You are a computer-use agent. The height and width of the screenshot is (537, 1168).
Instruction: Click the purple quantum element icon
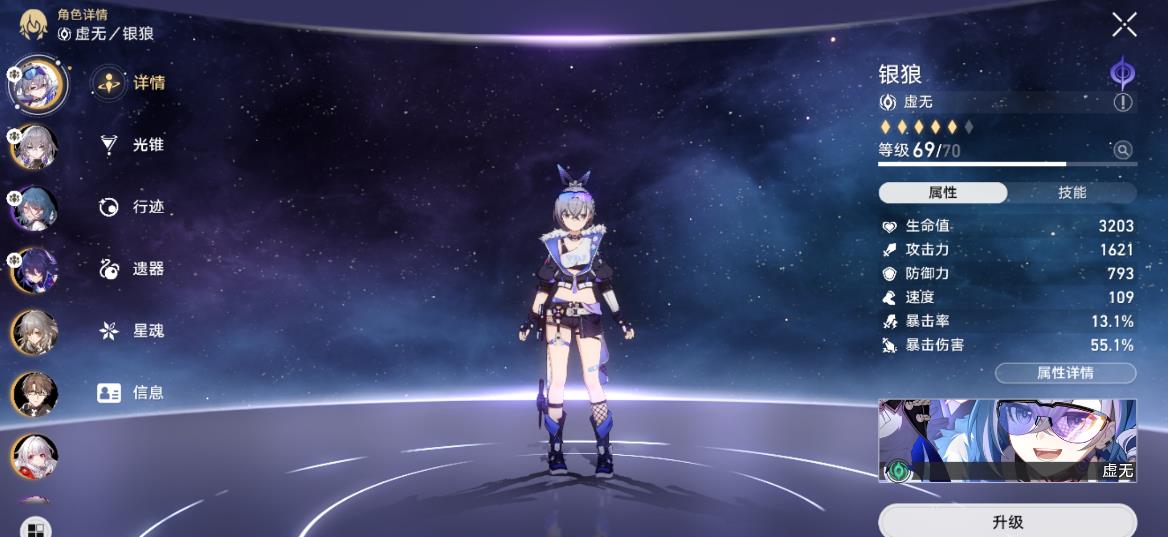[x=1123, y=74]
